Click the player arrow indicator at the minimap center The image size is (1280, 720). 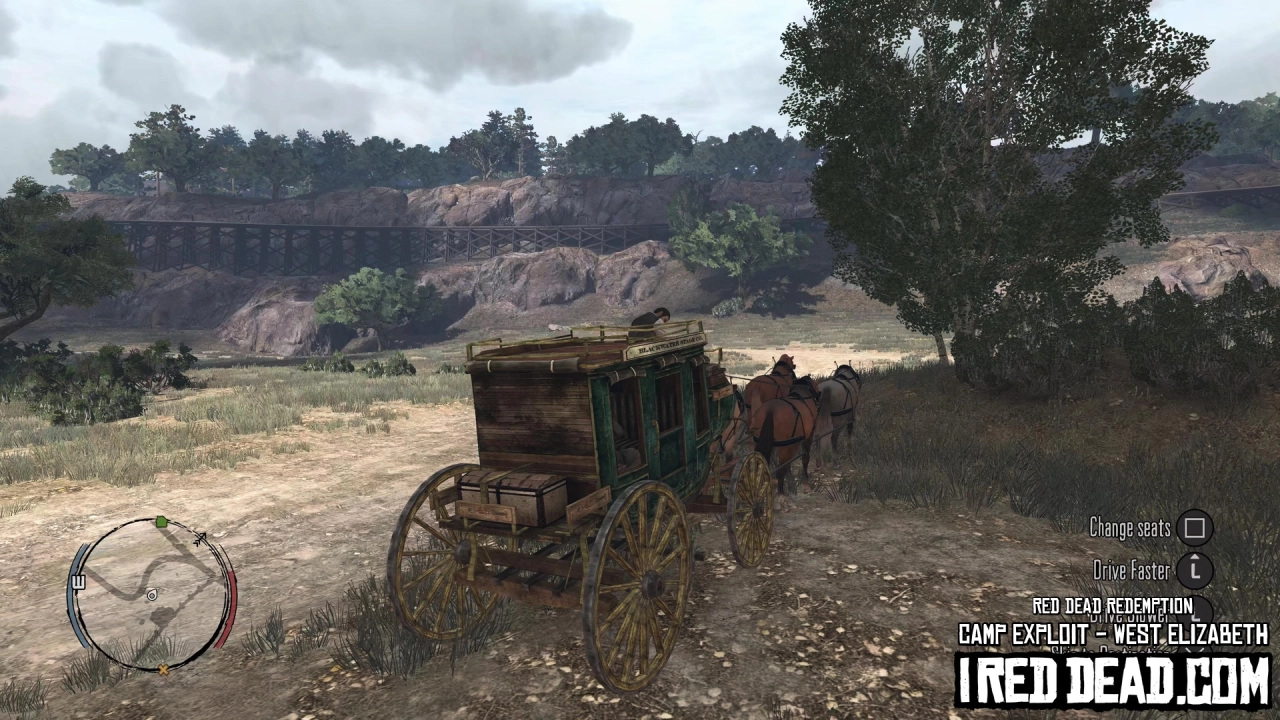pos(152,596)
